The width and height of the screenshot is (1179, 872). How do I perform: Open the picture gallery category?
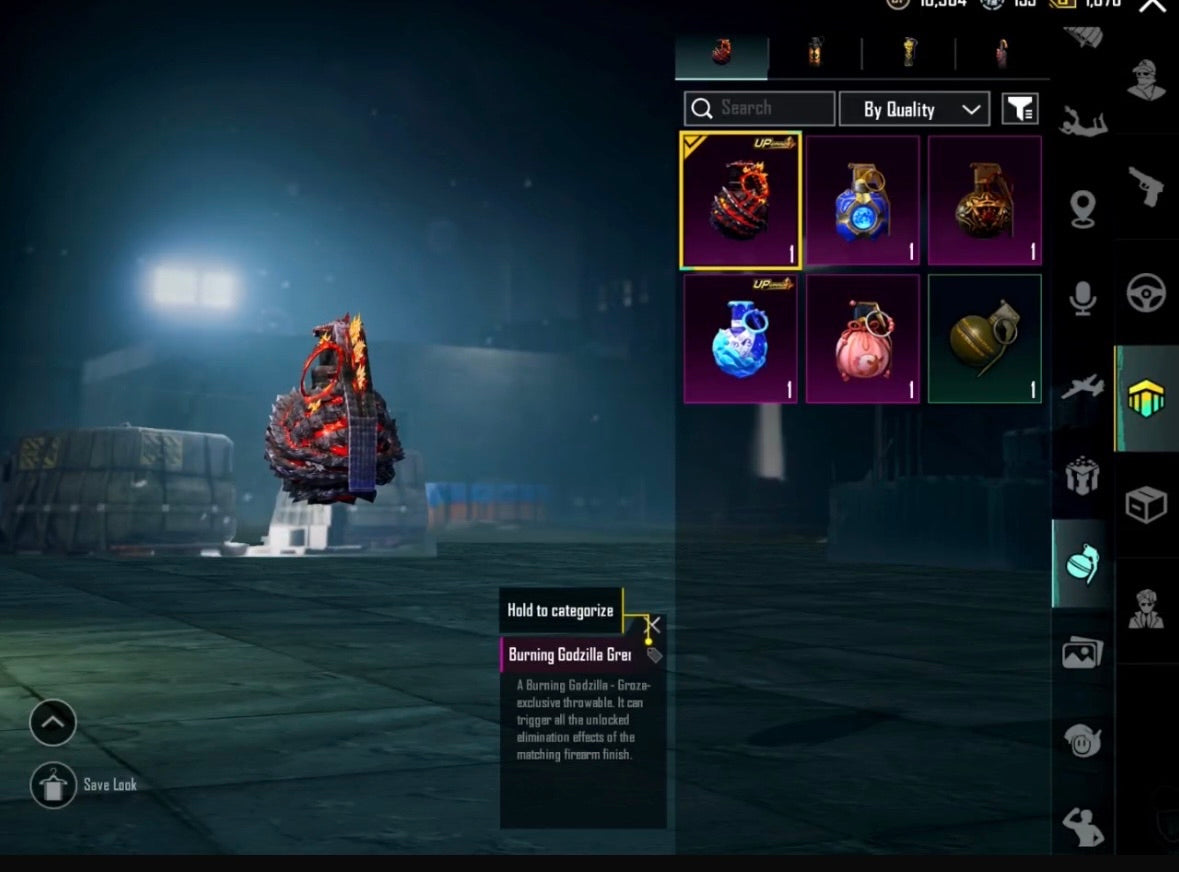[1082, 653]
